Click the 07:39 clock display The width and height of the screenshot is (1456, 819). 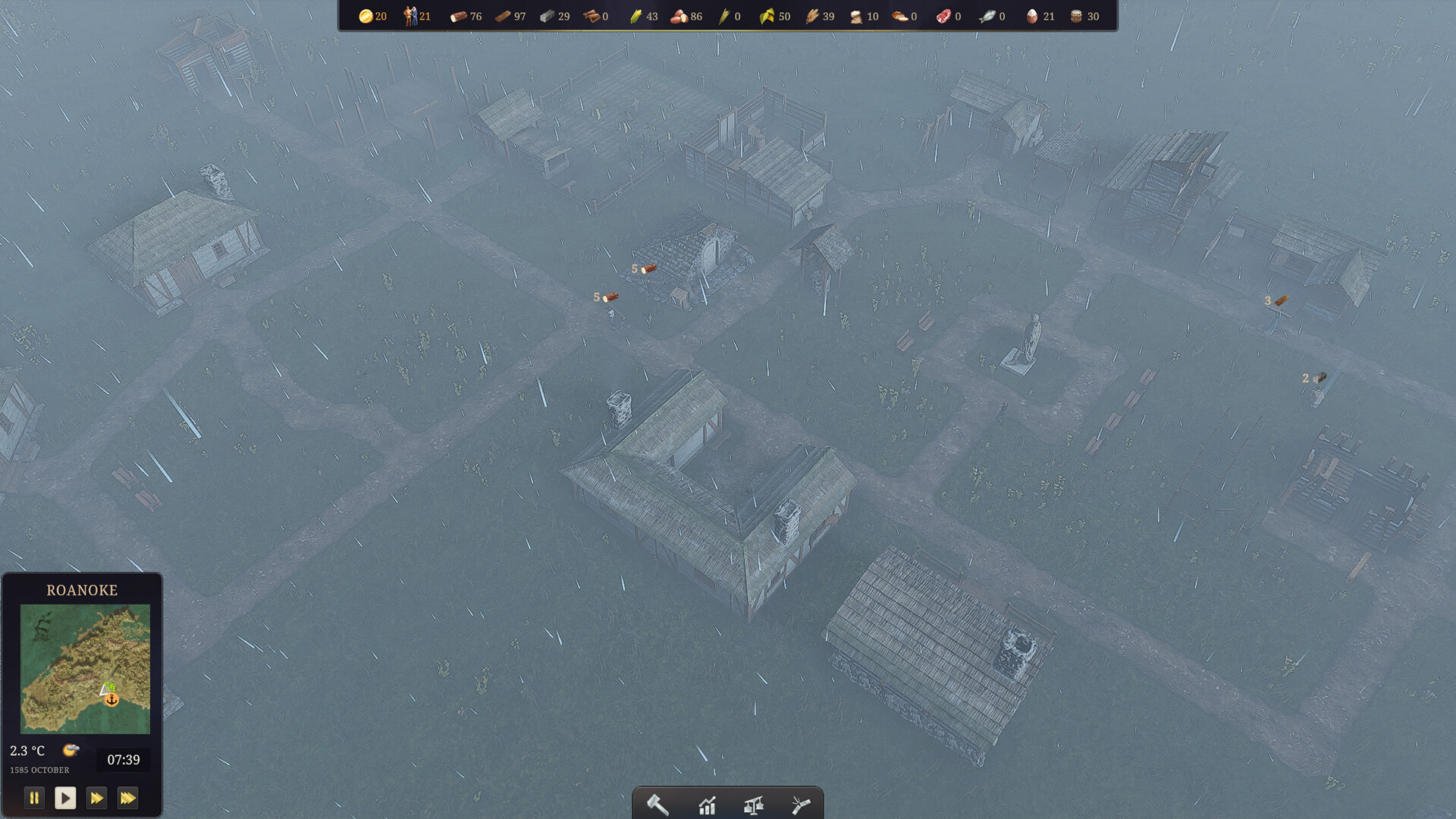pos(124,759)
